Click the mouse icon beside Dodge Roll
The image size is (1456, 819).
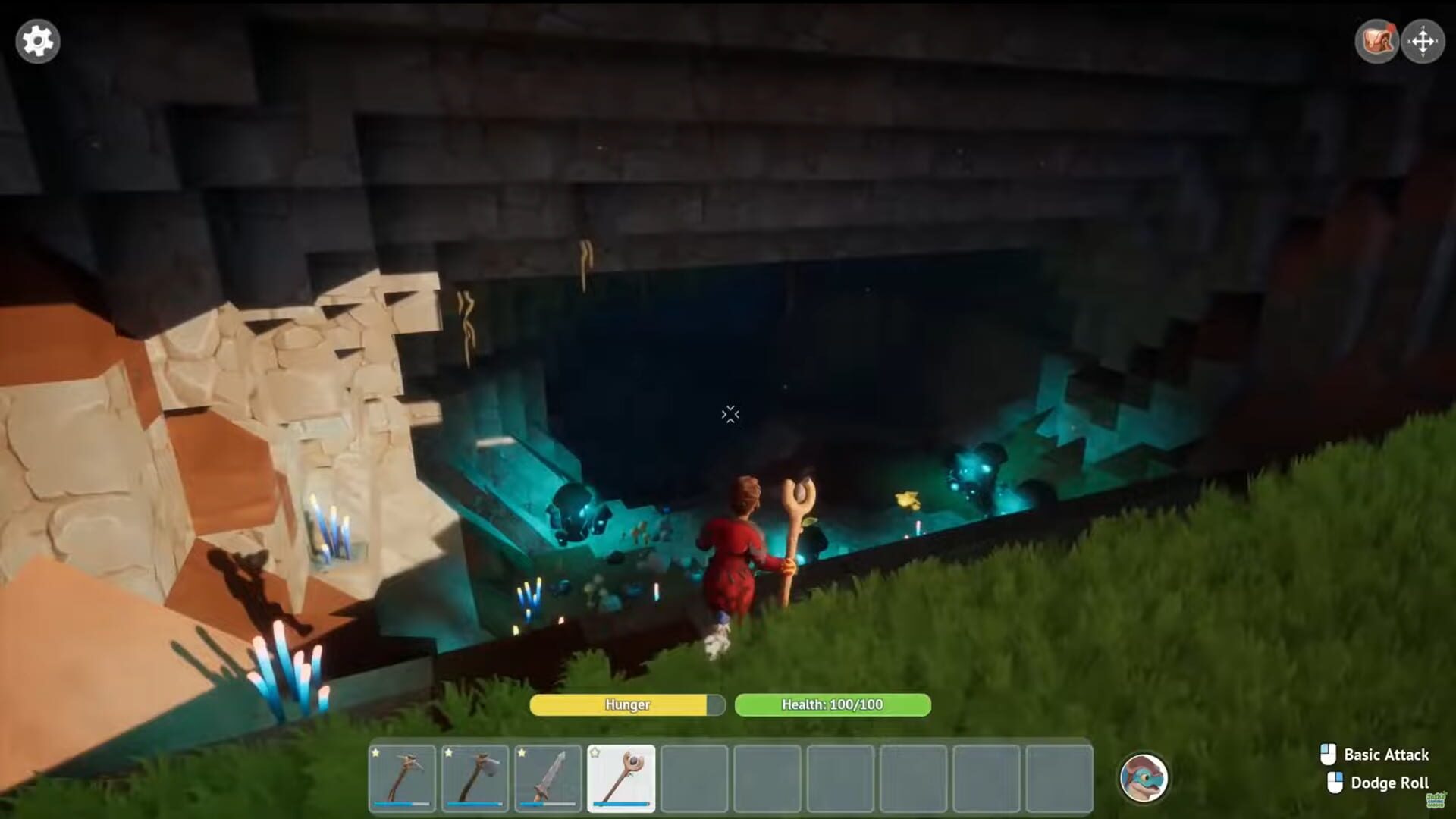pyautogui.click(x=1337, y=782)
